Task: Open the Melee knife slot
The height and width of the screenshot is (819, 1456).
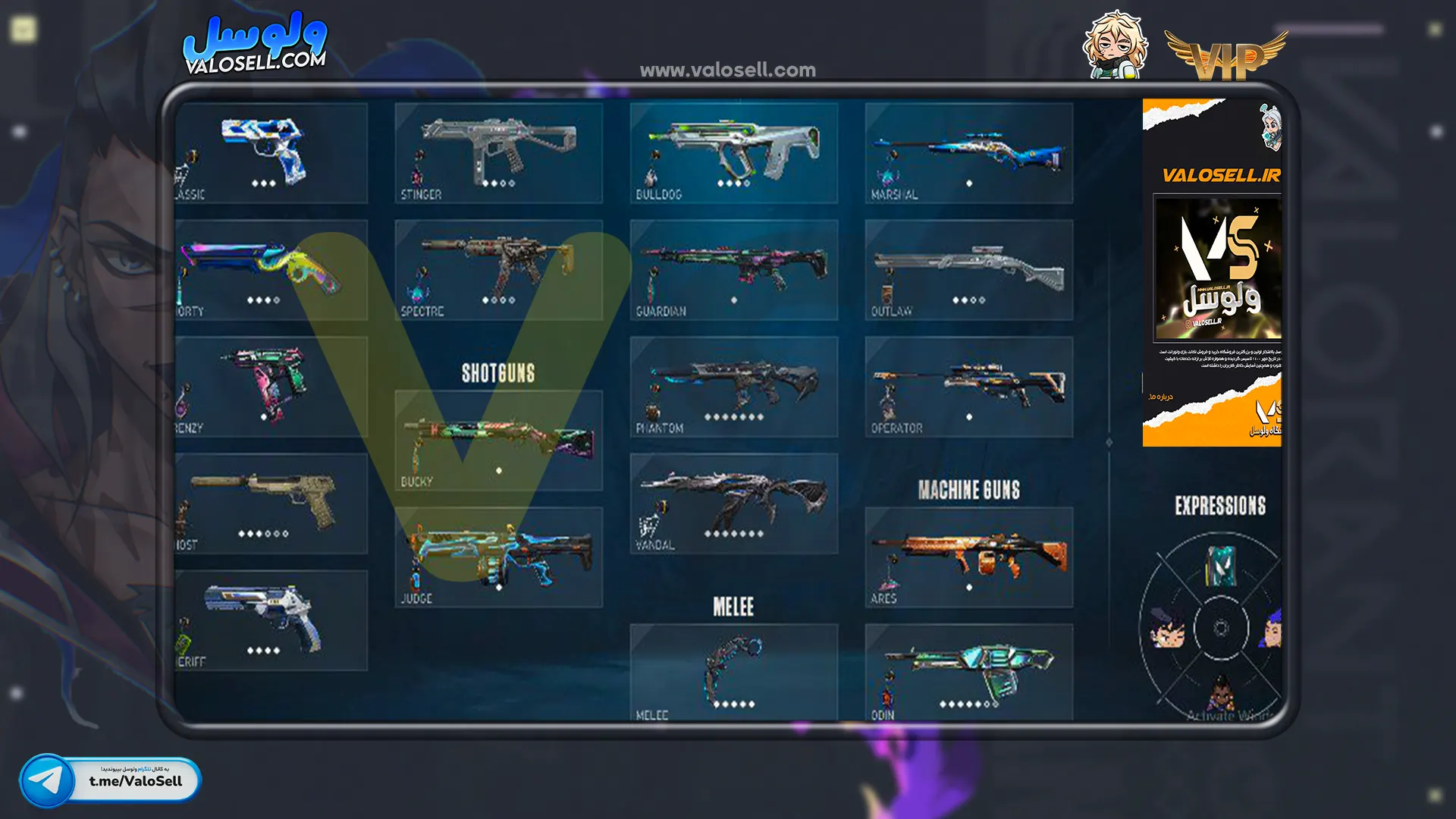Action: [x=733, y=672]
